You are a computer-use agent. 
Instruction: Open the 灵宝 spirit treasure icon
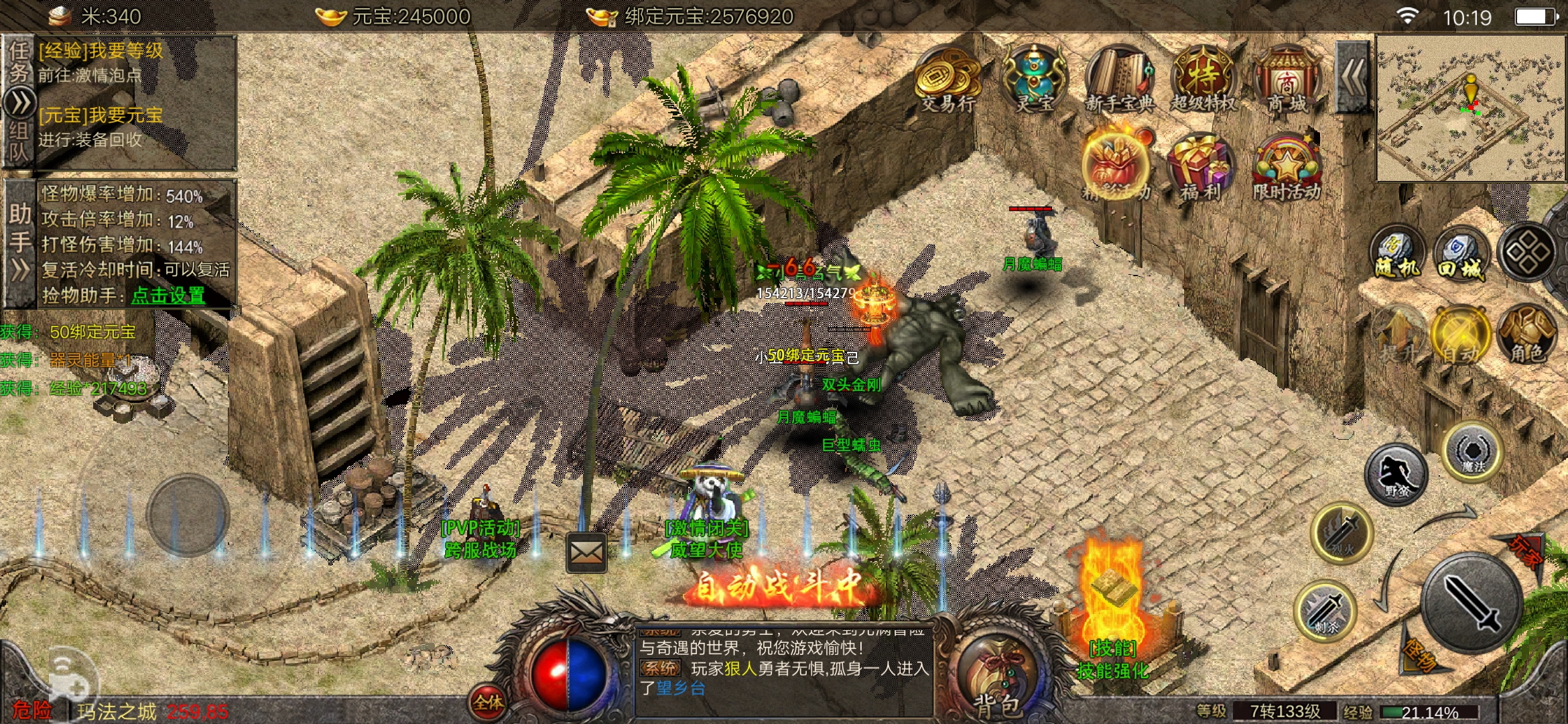point(1034,80)
